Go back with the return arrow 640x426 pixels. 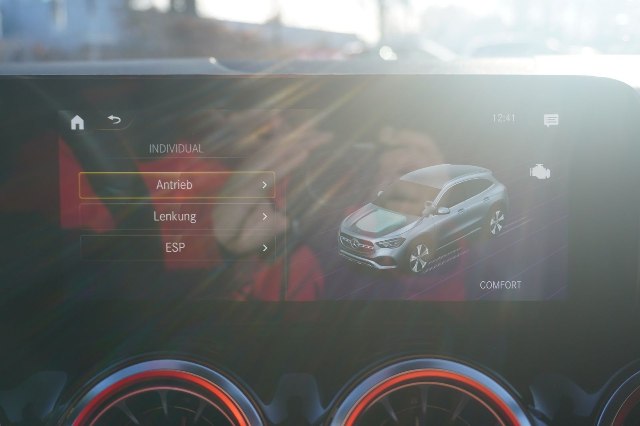(114, 120)
